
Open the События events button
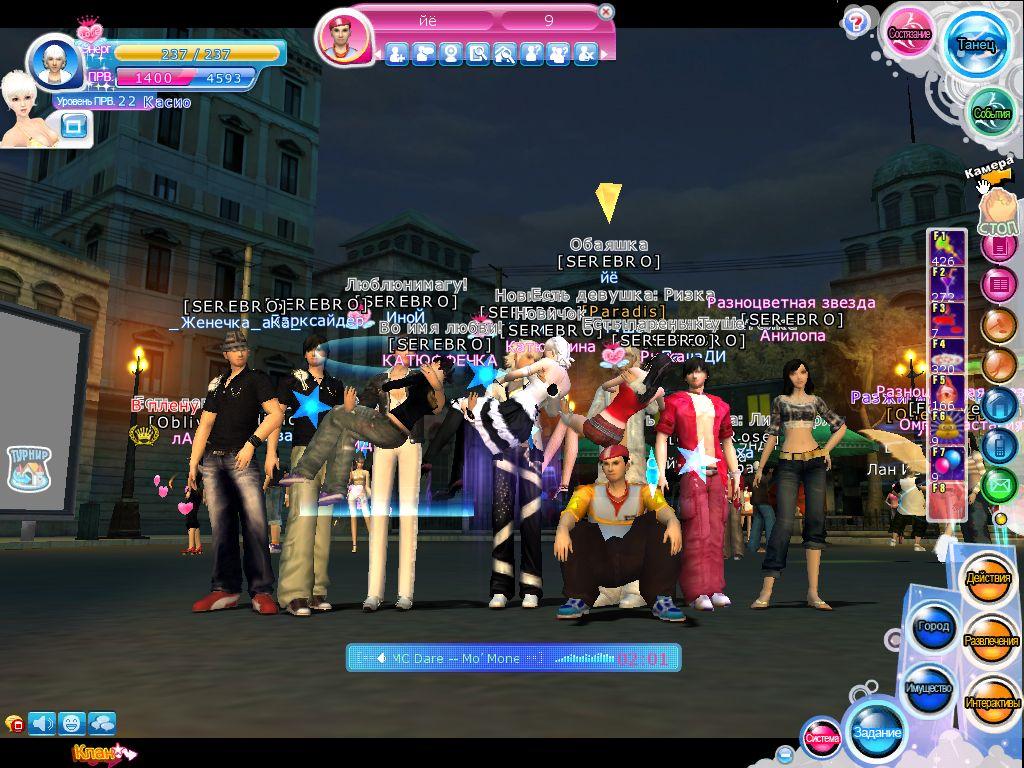coord(991,114)
